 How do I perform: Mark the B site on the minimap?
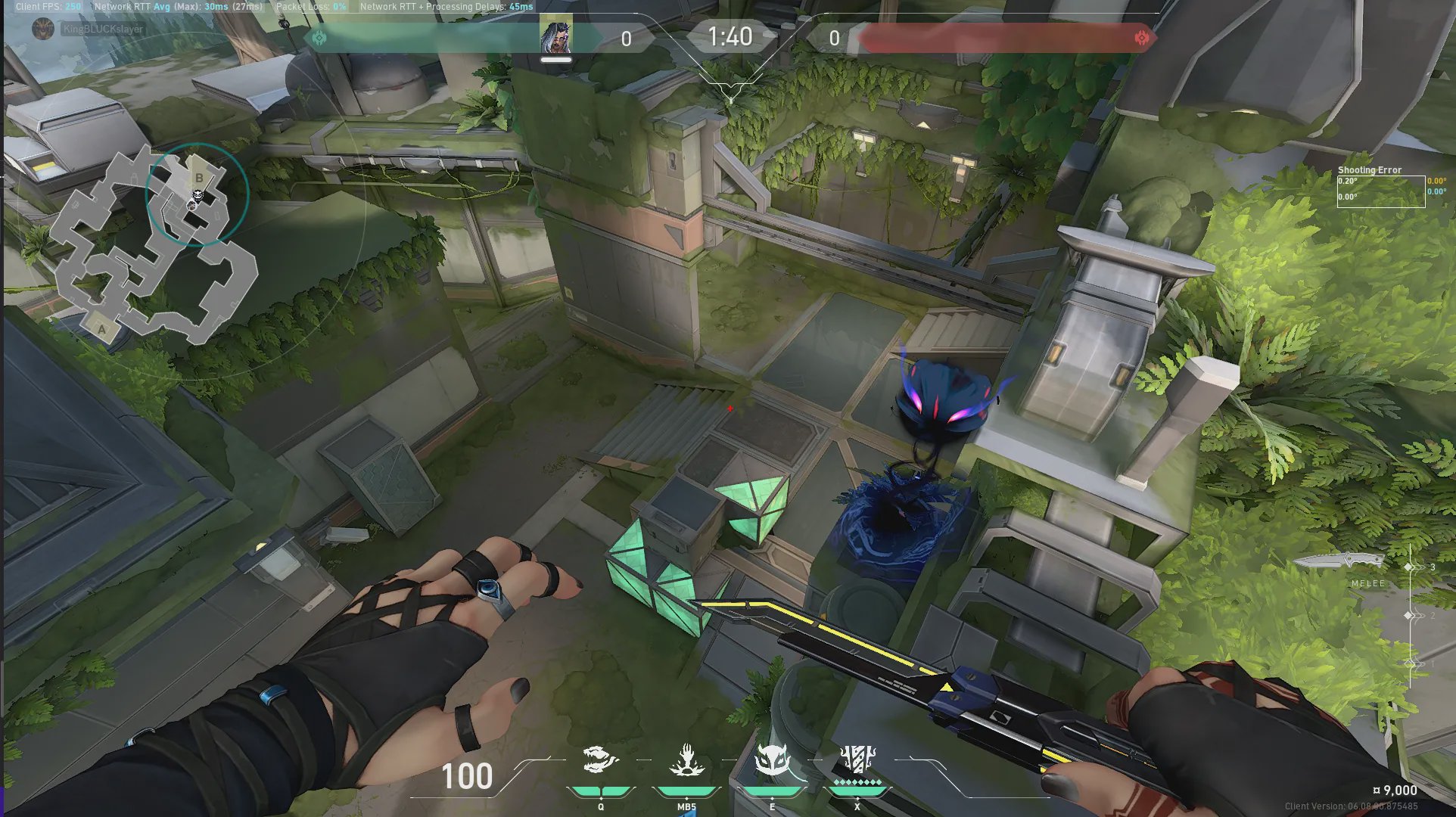(199, 178)
